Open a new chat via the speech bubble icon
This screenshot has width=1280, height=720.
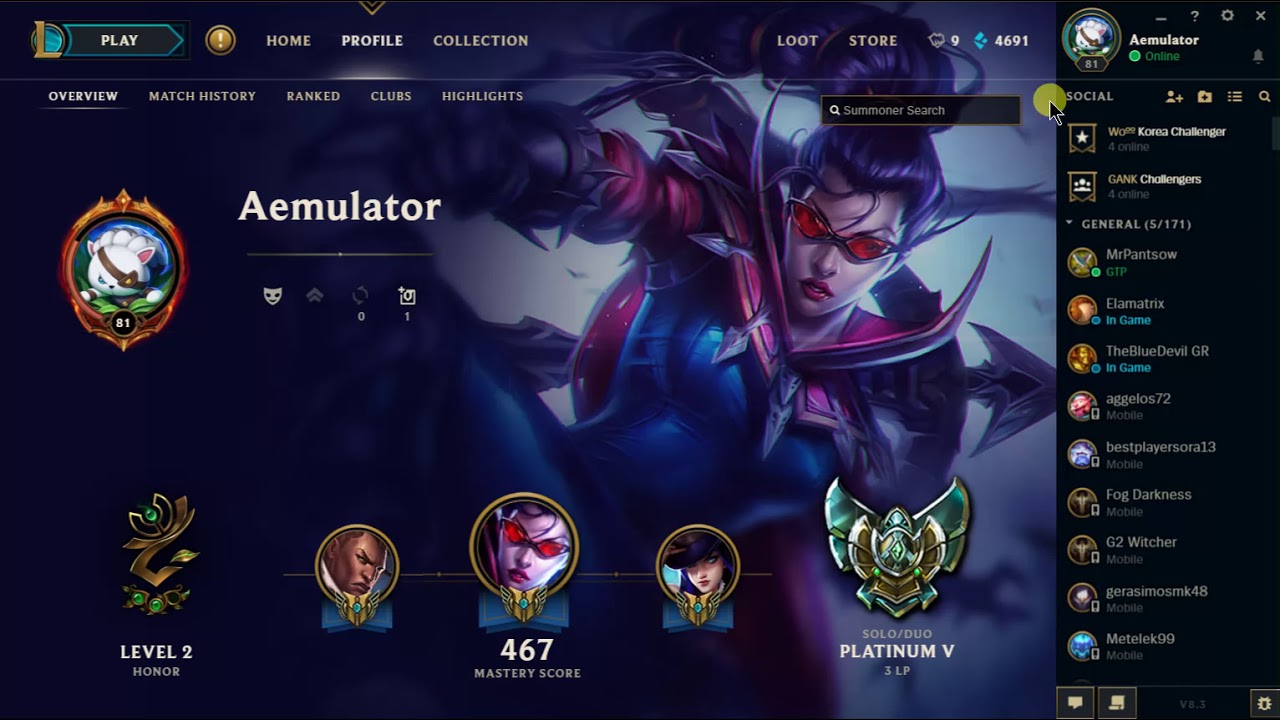coord(1075,703)
